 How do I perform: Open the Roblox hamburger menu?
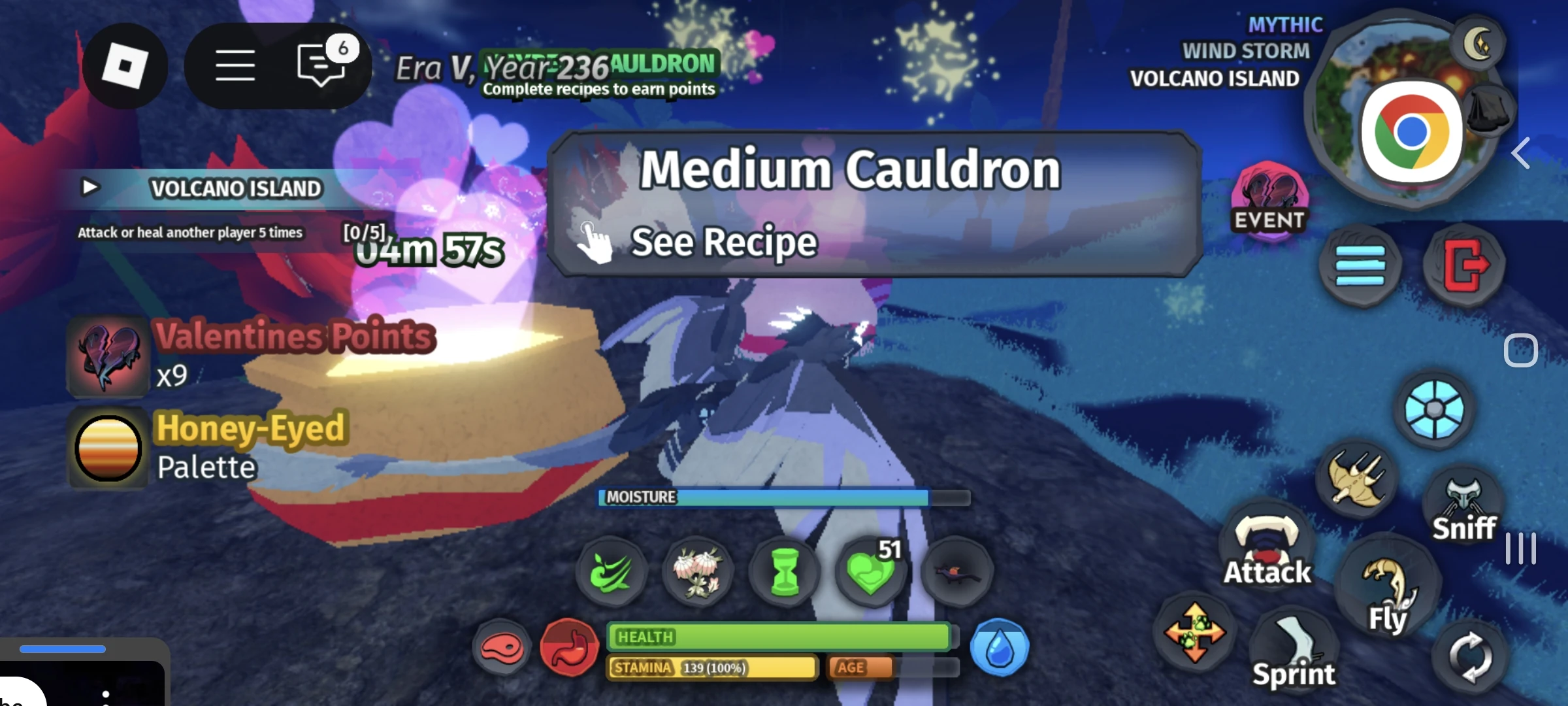click(237, 65)
